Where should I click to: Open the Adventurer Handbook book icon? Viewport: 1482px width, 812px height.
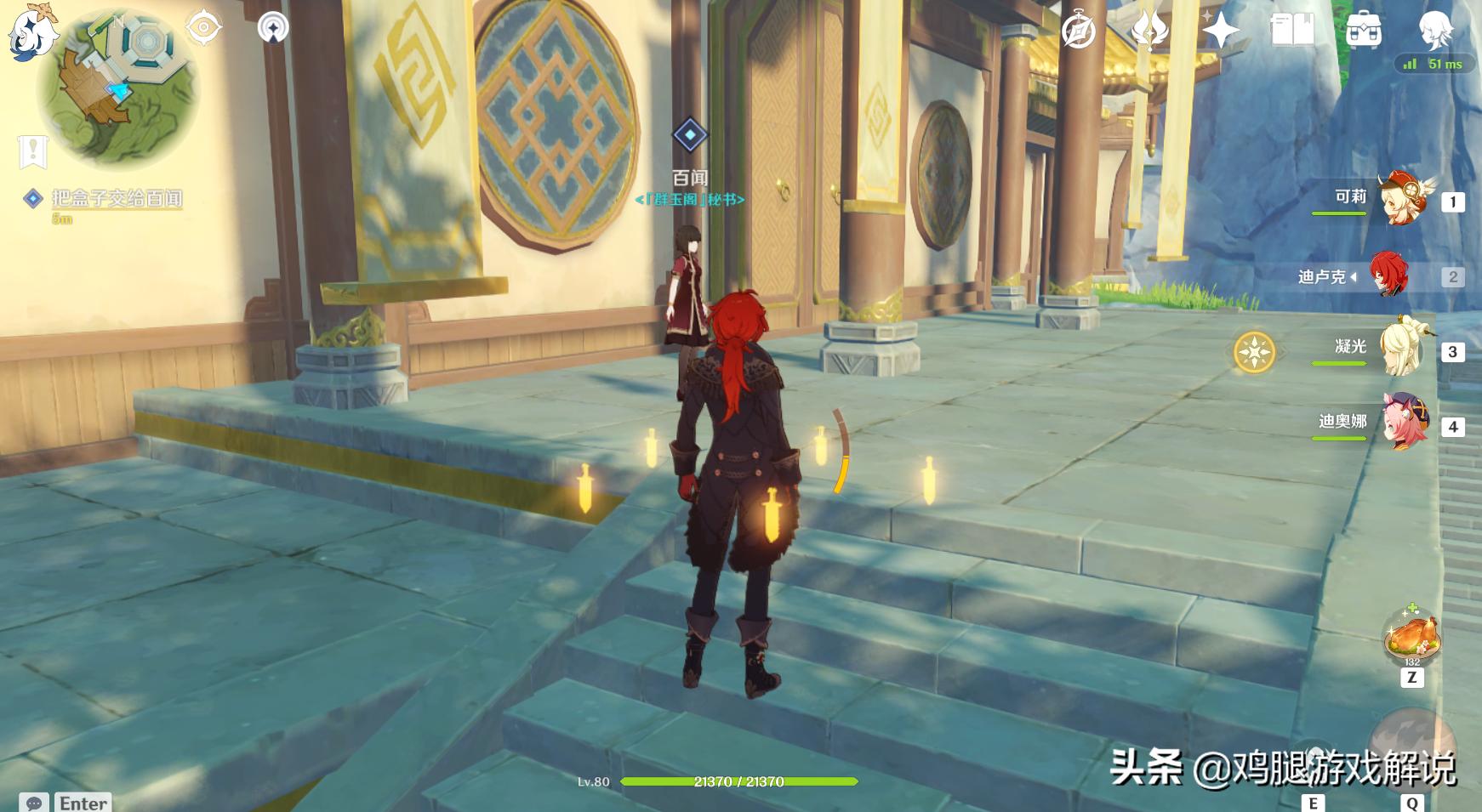(1291, 31)
